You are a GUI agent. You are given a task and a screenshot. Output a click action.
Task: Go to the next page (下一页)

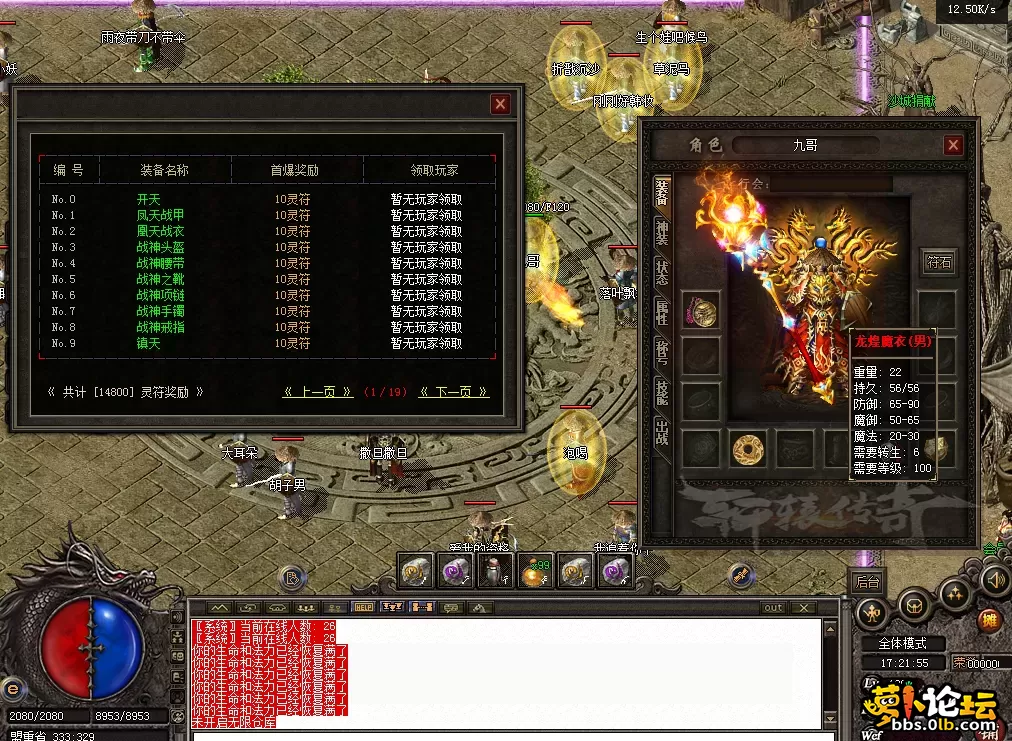pos(454,392)
